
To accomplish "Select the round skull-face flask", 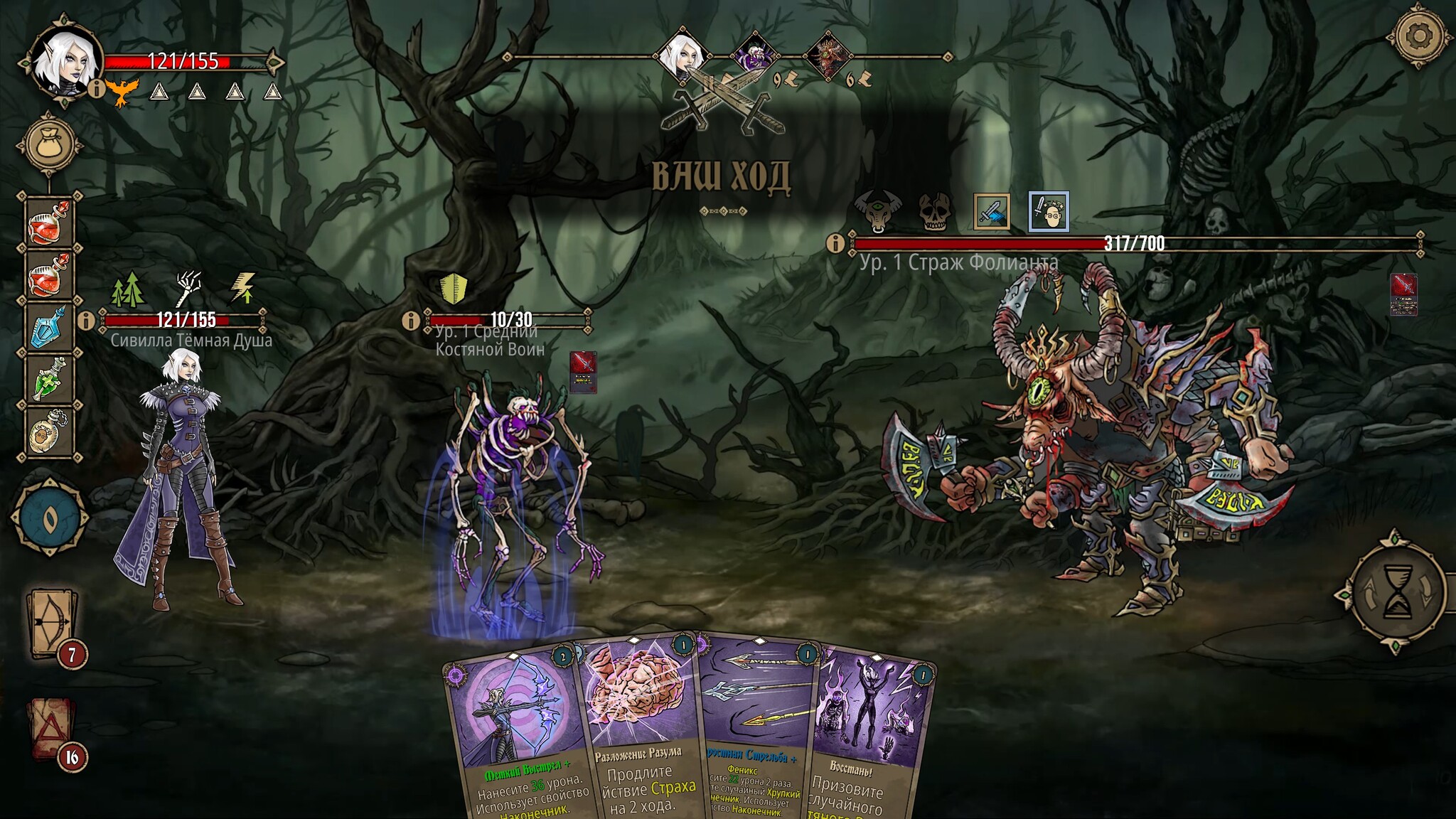I will coord(49,429).
